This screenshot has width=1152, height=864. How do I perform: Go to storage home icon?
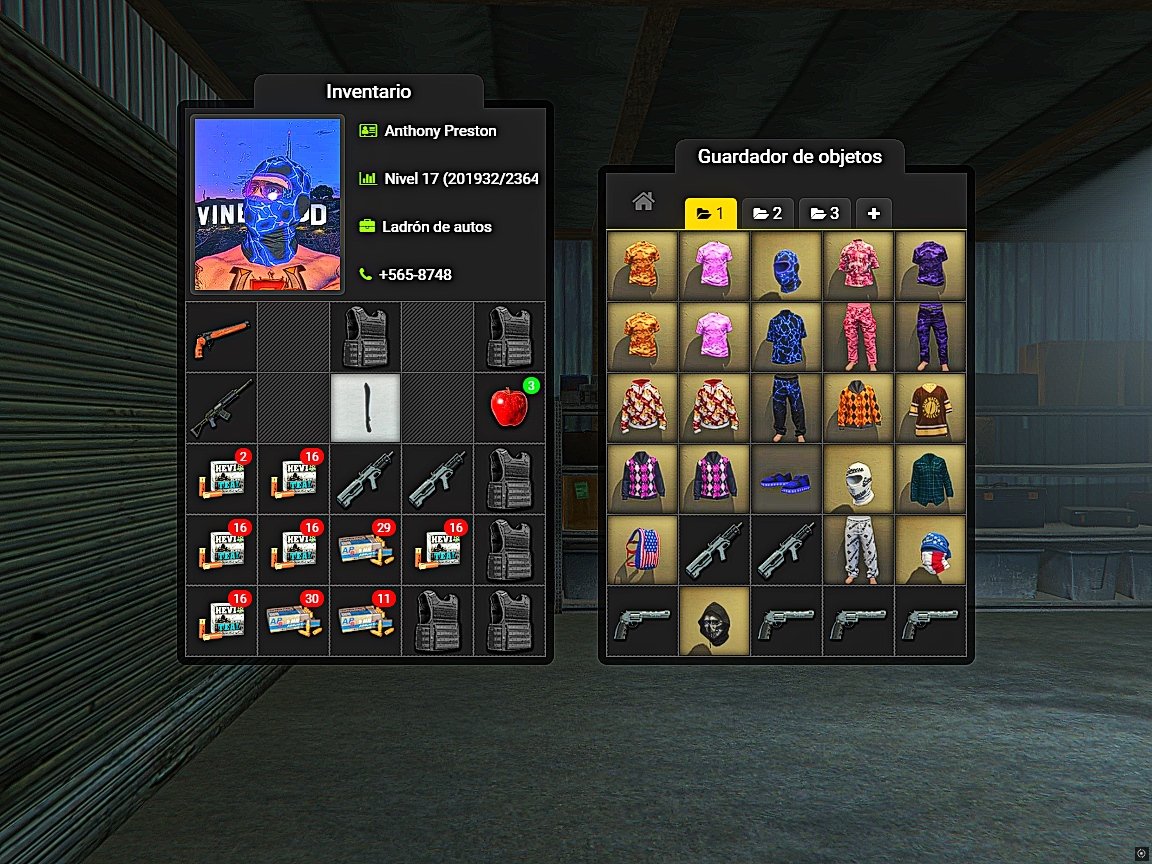point(643,202)
